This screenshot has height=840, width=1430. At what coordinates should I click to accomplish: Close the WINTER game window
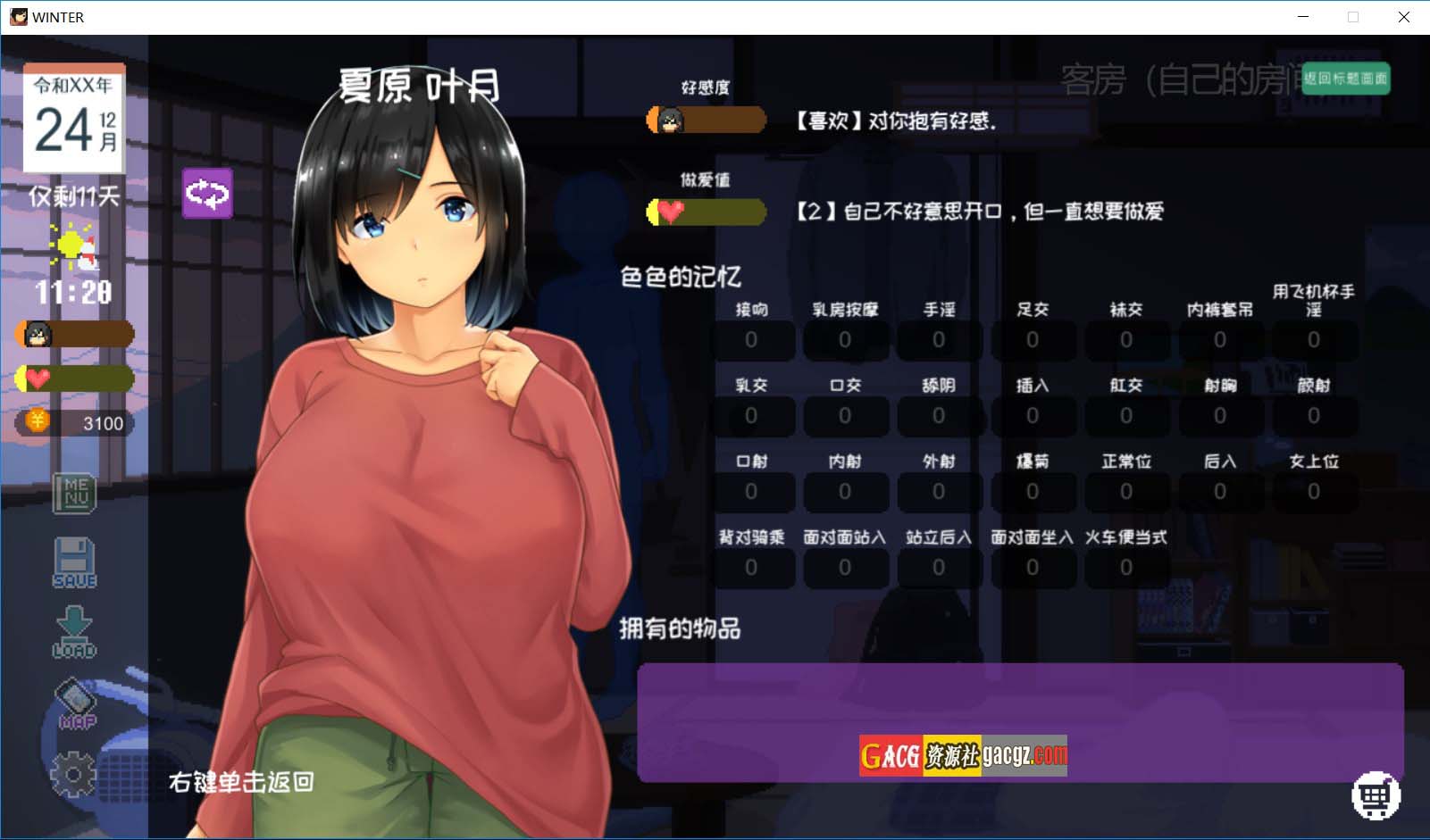(x=1403, y=17)
